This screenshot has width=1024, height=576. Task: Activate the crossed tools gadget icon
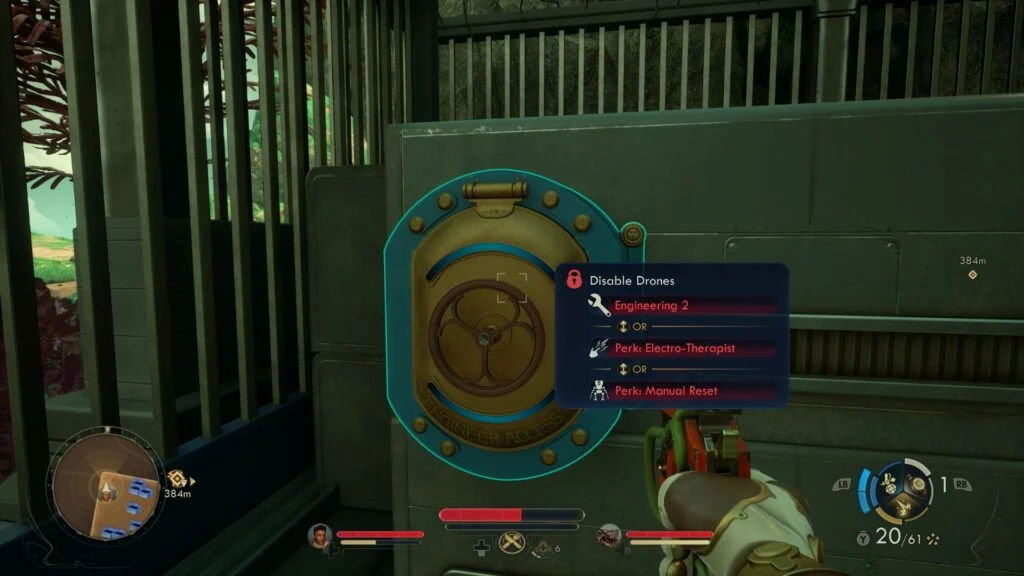[511, 541]
